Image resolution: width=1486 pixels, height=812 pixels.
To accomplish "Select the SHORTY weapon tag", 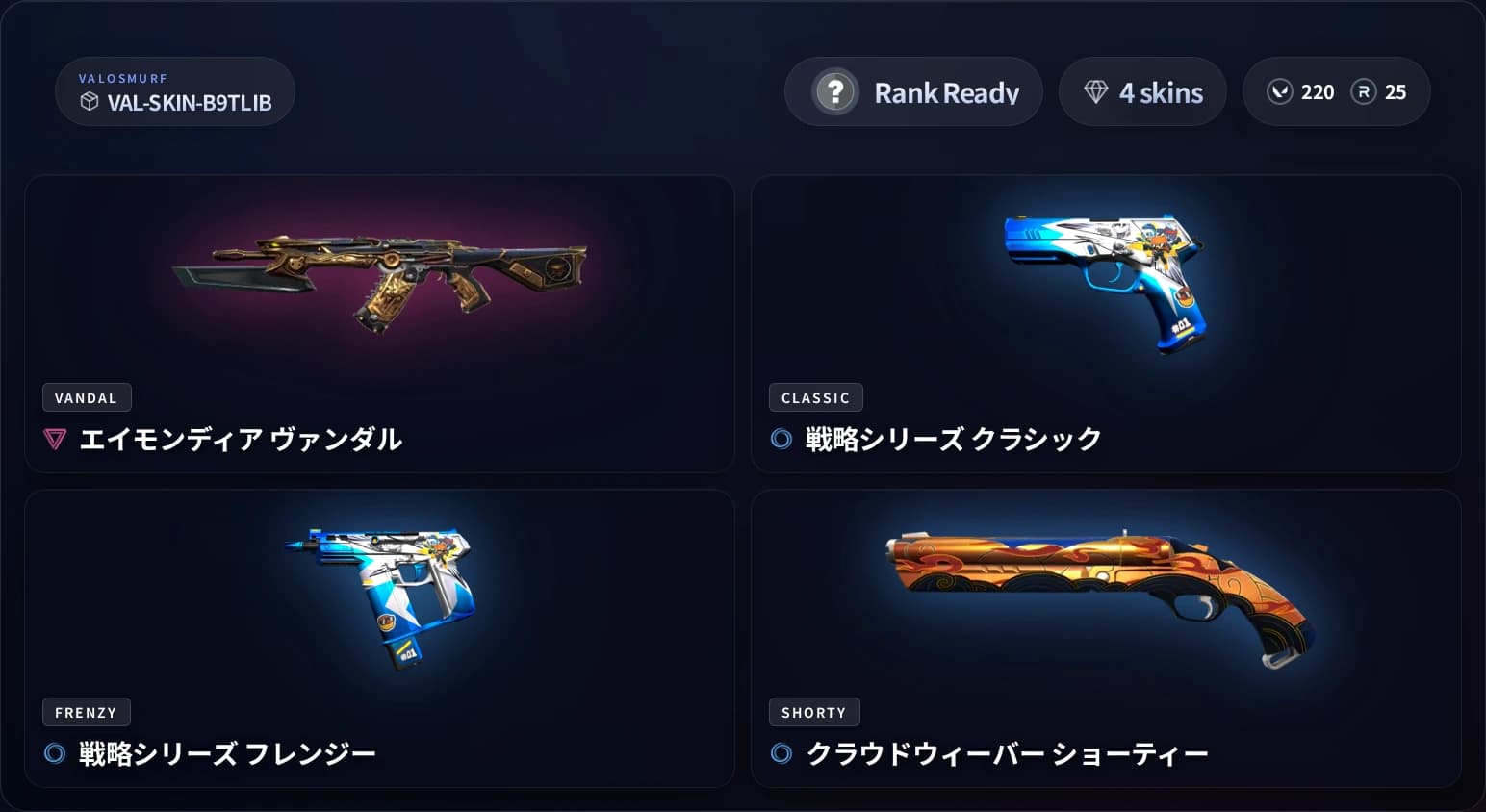I will pyautogui.click(x=814, y=712).
